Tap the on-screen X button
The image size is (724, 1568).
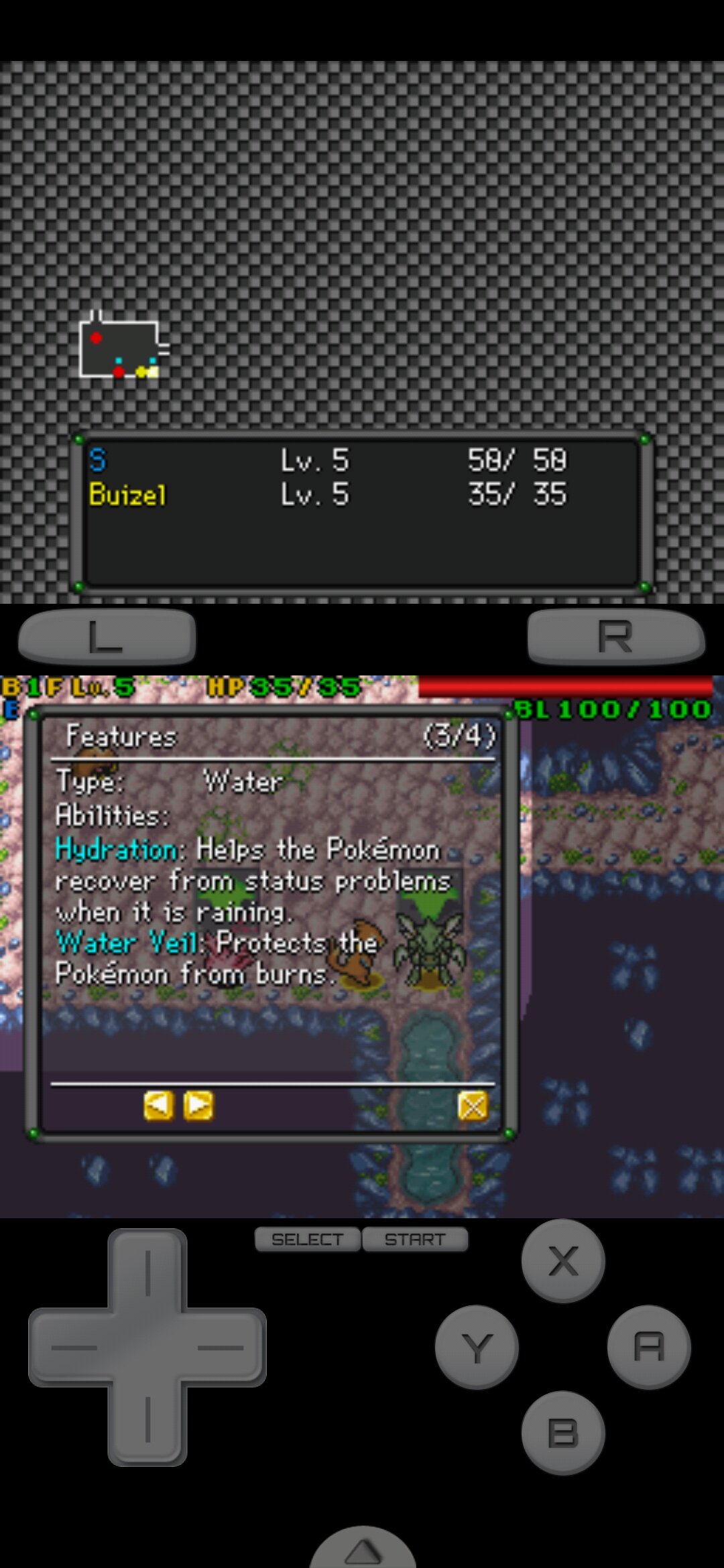click(563, 1261)
